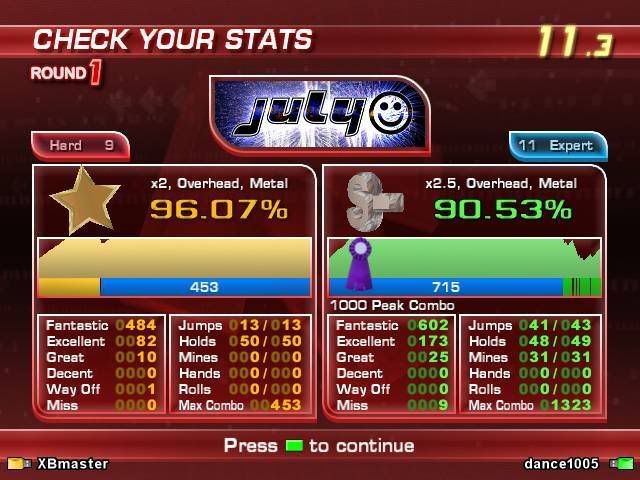
Task: Select the Hard 9 difficulty tag
Action: [x=81, y=146]
